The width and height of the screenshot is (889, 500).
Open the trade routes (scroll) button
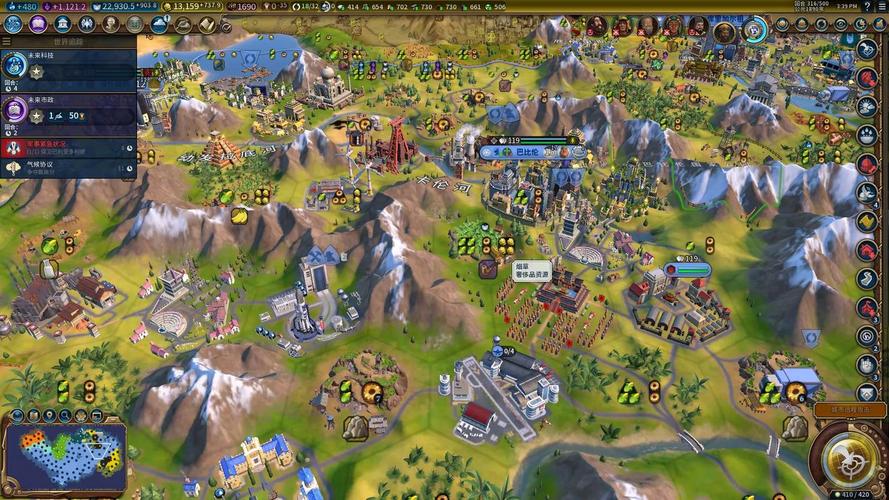(x=207, y=24)
